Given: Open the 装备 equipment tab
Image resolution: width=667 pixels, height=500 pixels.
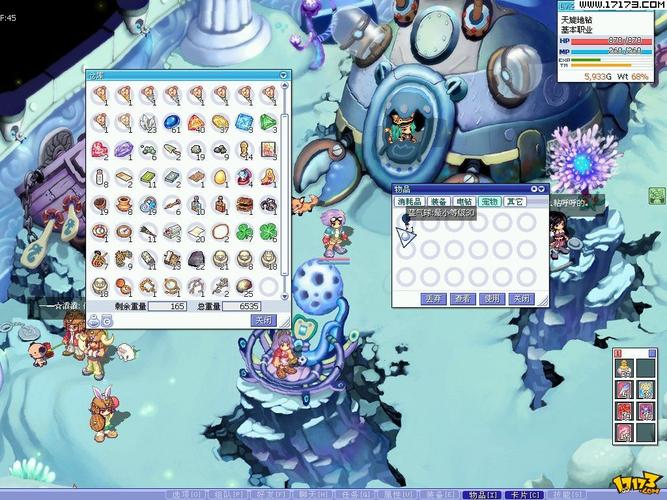Looking at the screenshot, I should pyautogui.click(x=438, y=202).
